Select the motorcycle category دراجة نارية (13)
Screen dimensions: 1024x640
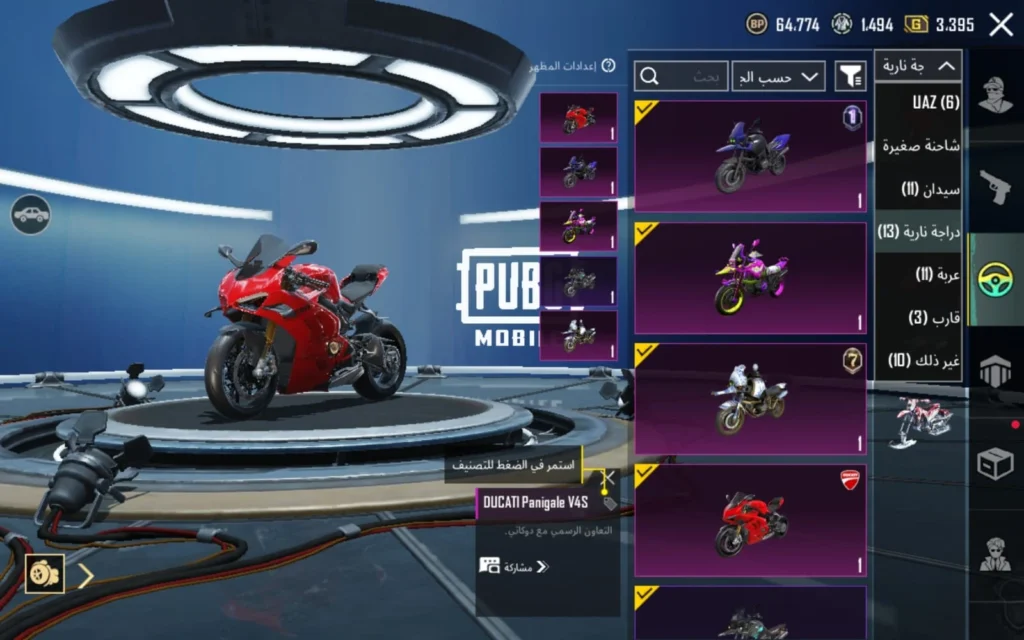coord(919,231)
